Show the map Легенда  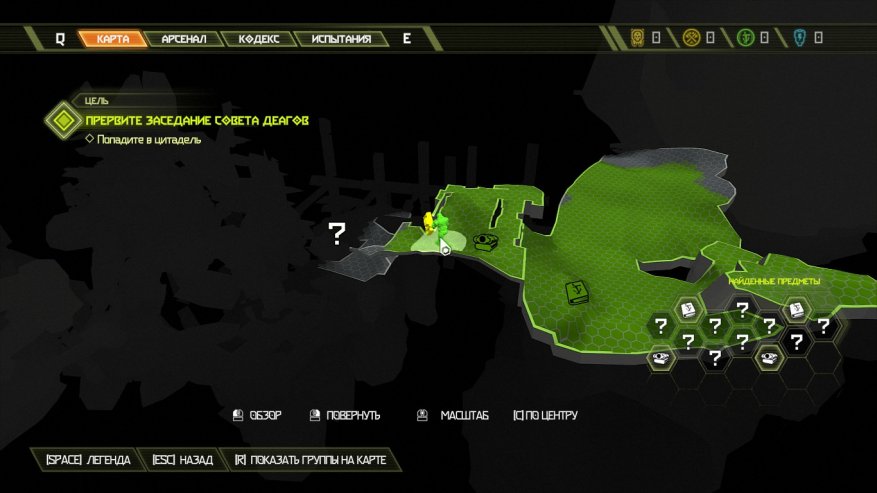(88, 460)
